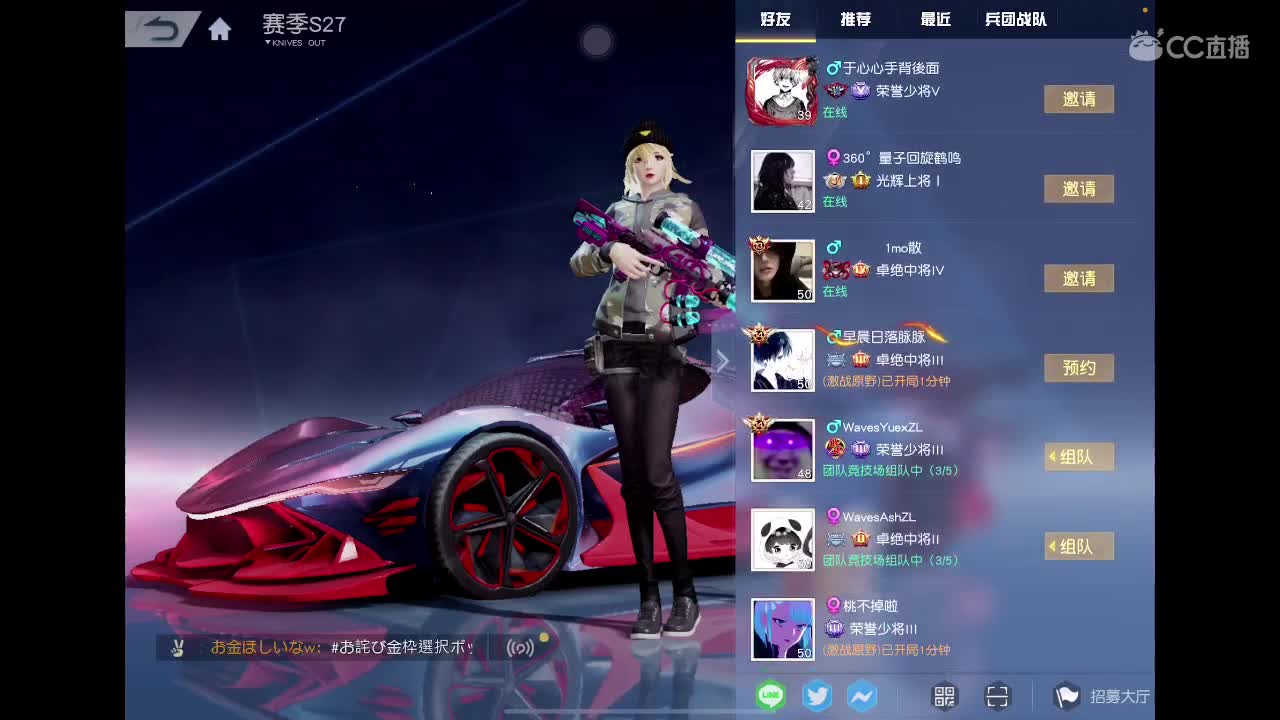The width and height of the screenshot is (1280, 720).
Task: Click the QR code icon at bottom
Action: tap(942, 695)
